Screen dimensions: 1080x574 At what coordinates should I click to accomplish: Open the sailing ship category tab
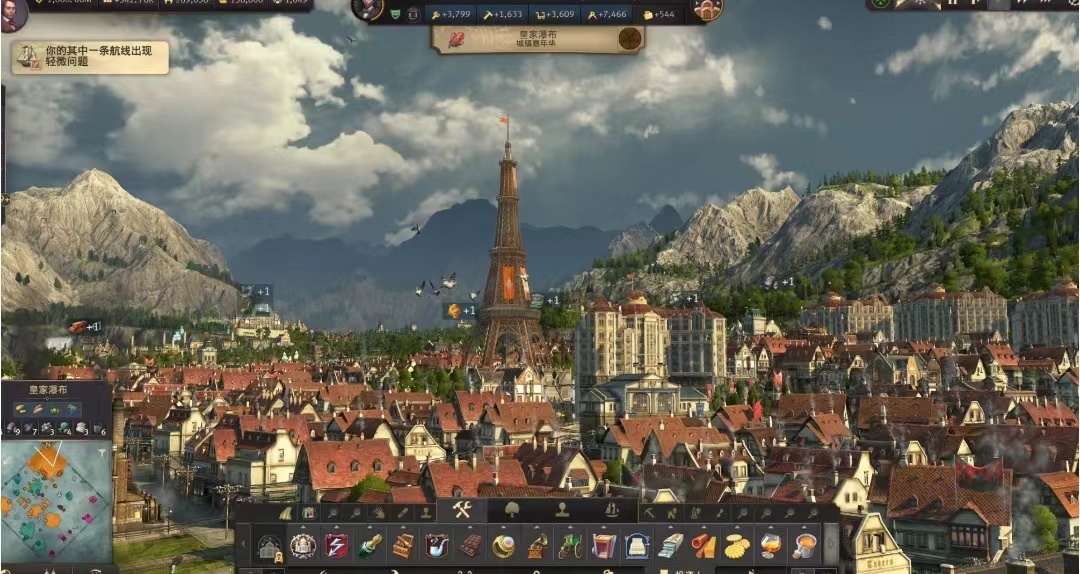[x=611, y=510]
